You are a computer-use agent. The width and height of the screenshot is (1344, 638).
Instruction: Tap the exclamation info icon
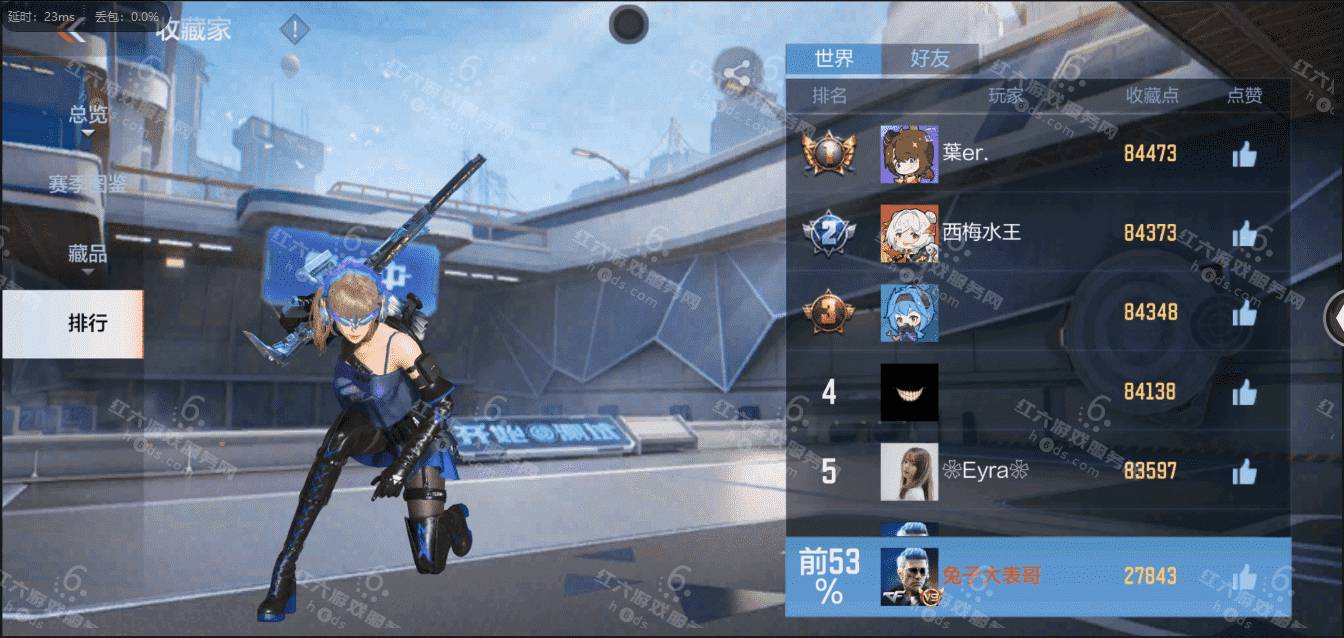294,30
